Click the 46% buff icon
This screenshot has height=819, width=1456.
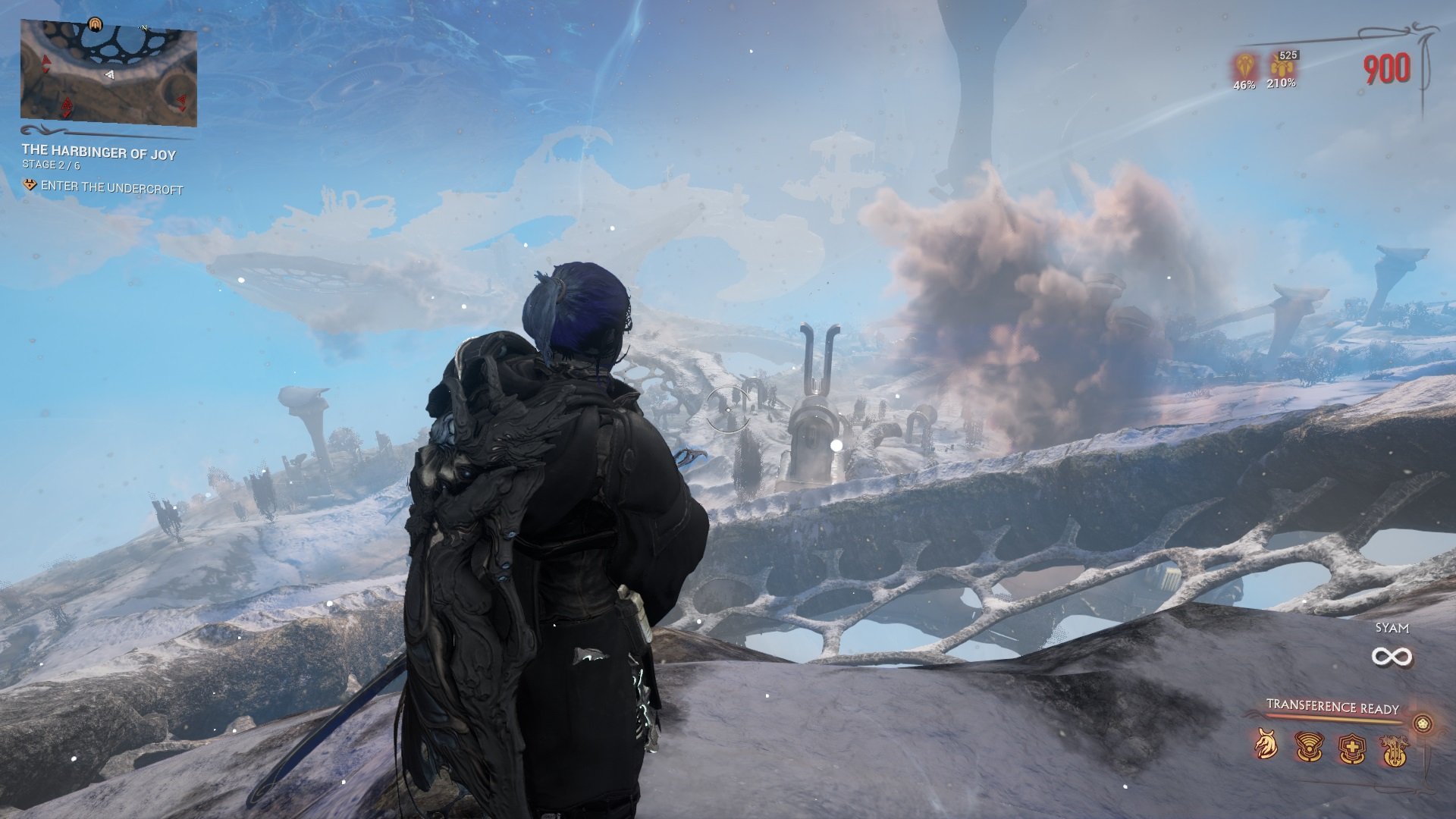pyautogui.click(x=1244, y=65)
